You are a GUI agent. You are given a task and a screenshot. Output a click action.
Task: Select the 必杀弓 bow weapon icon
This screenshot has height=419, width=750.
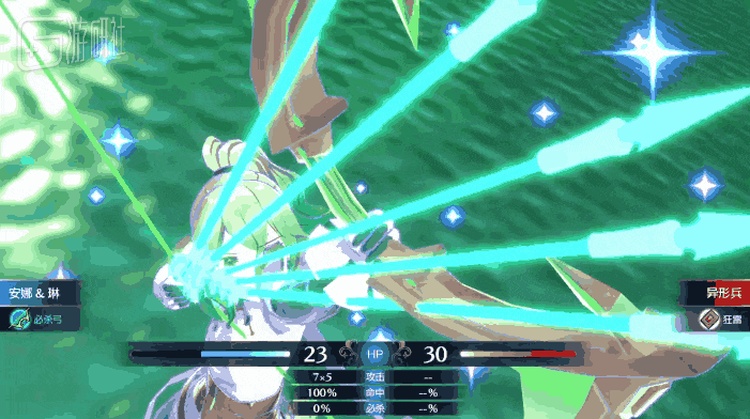[19, 321]
